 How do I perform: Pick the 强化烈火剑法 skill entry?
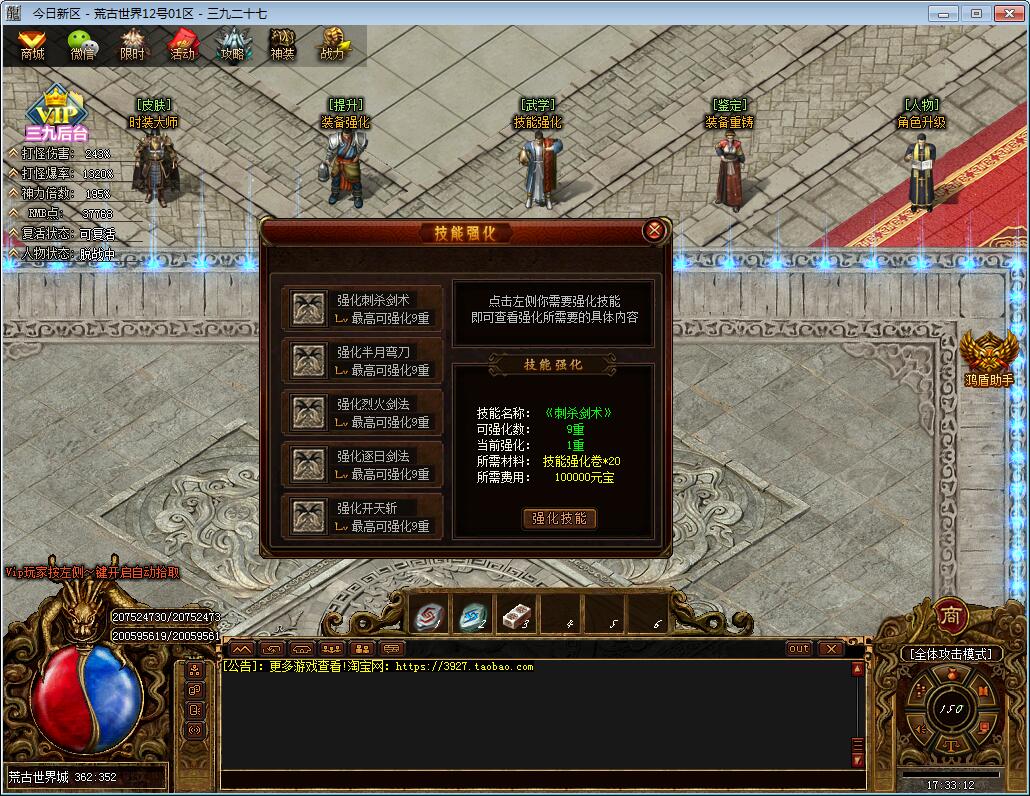(362, 412)
